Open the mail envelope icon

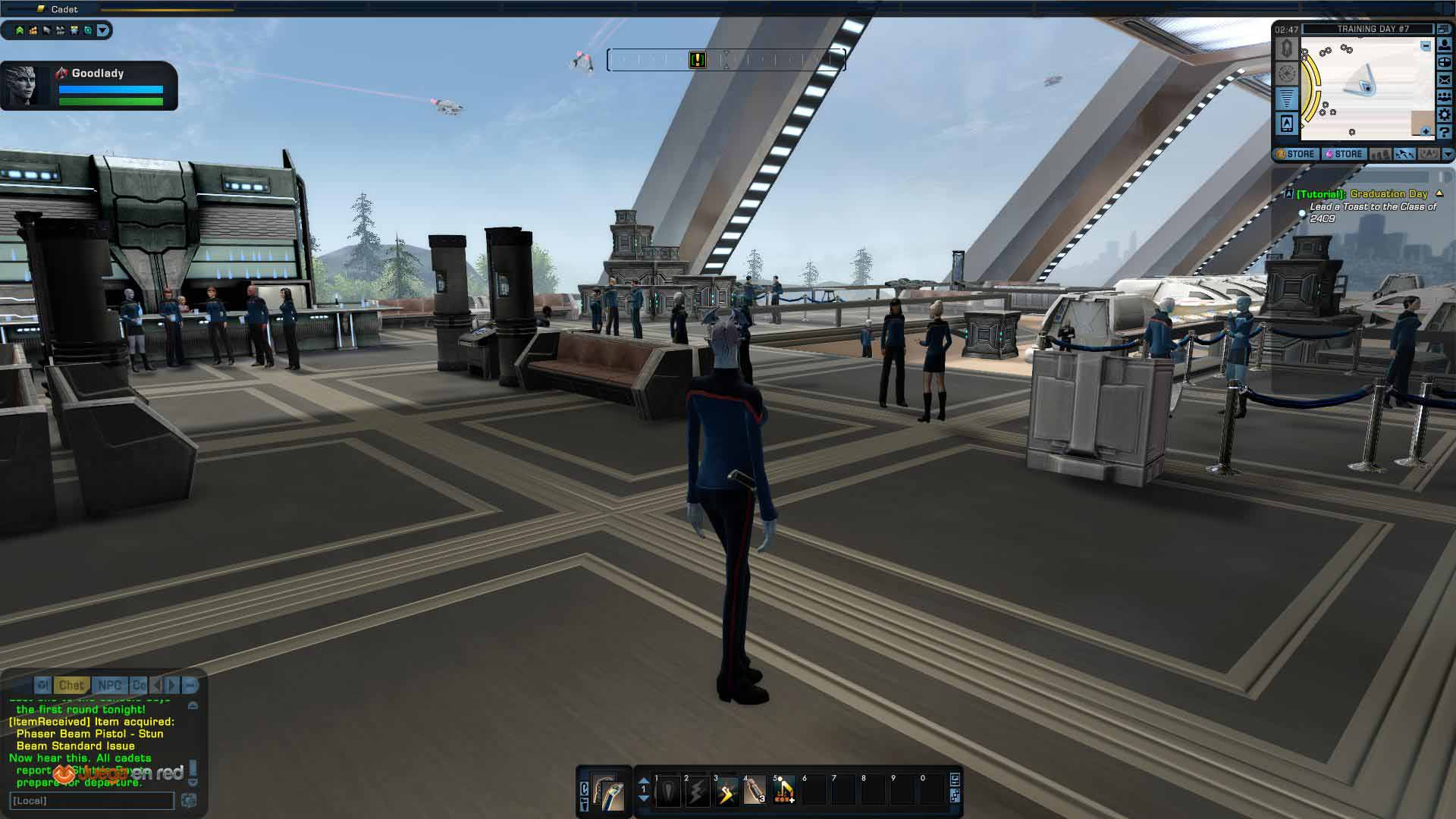(x=1445, y=80)
